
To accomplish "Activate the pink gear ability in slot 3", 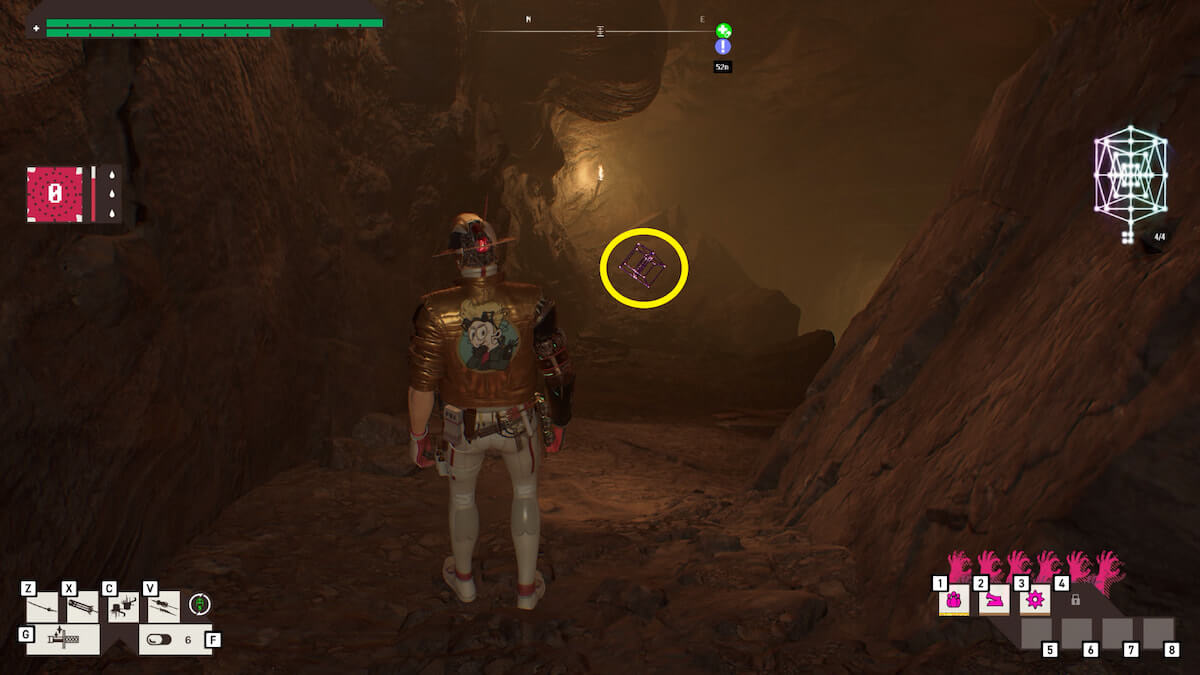I will pos(1034,600).
